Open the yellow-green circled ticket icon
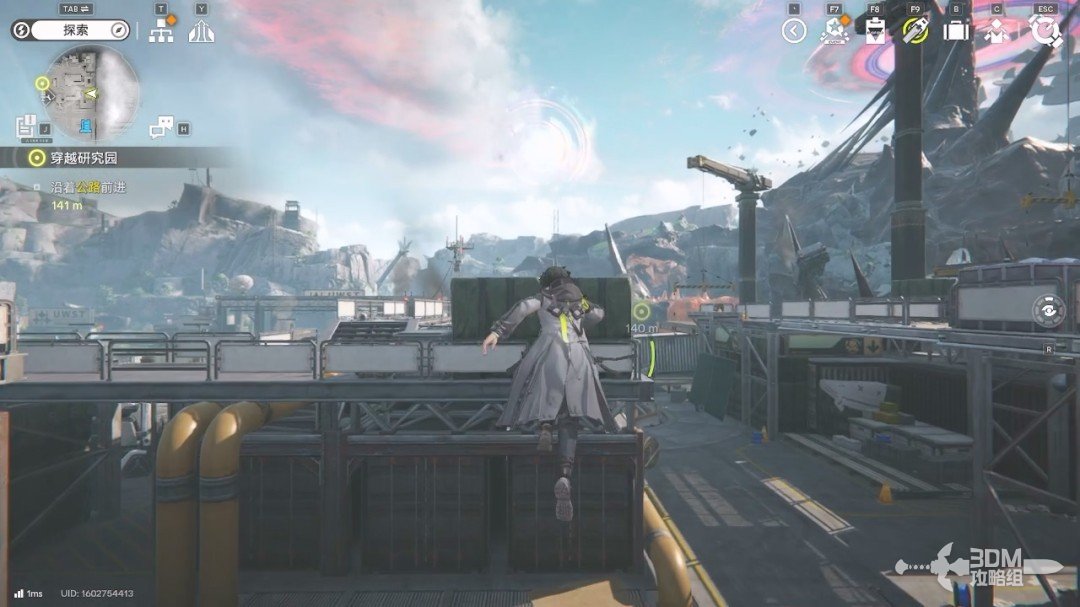1080x607 pixels. pyautogui.click(x=915, y=31)
